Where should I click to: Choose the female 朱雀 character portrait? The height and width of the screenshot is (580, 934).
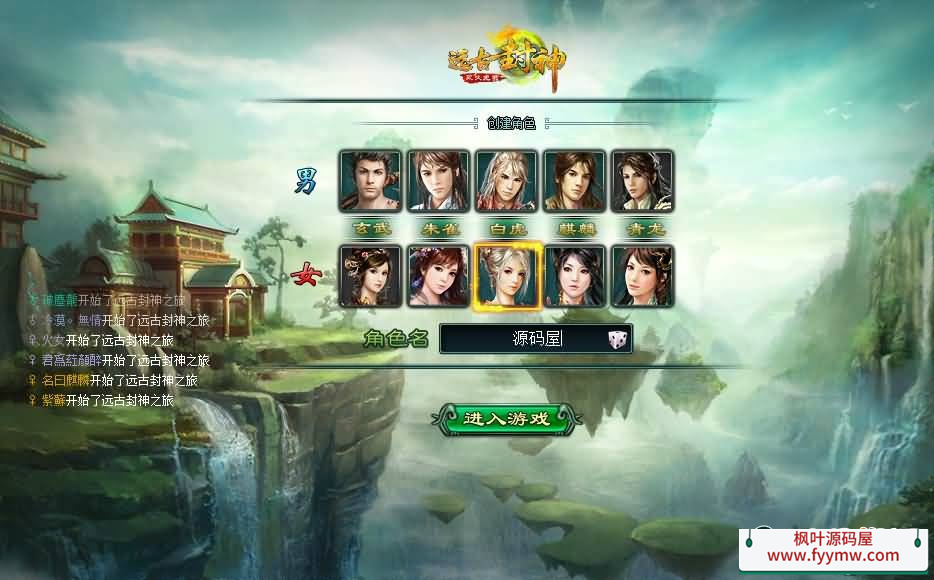438,276
